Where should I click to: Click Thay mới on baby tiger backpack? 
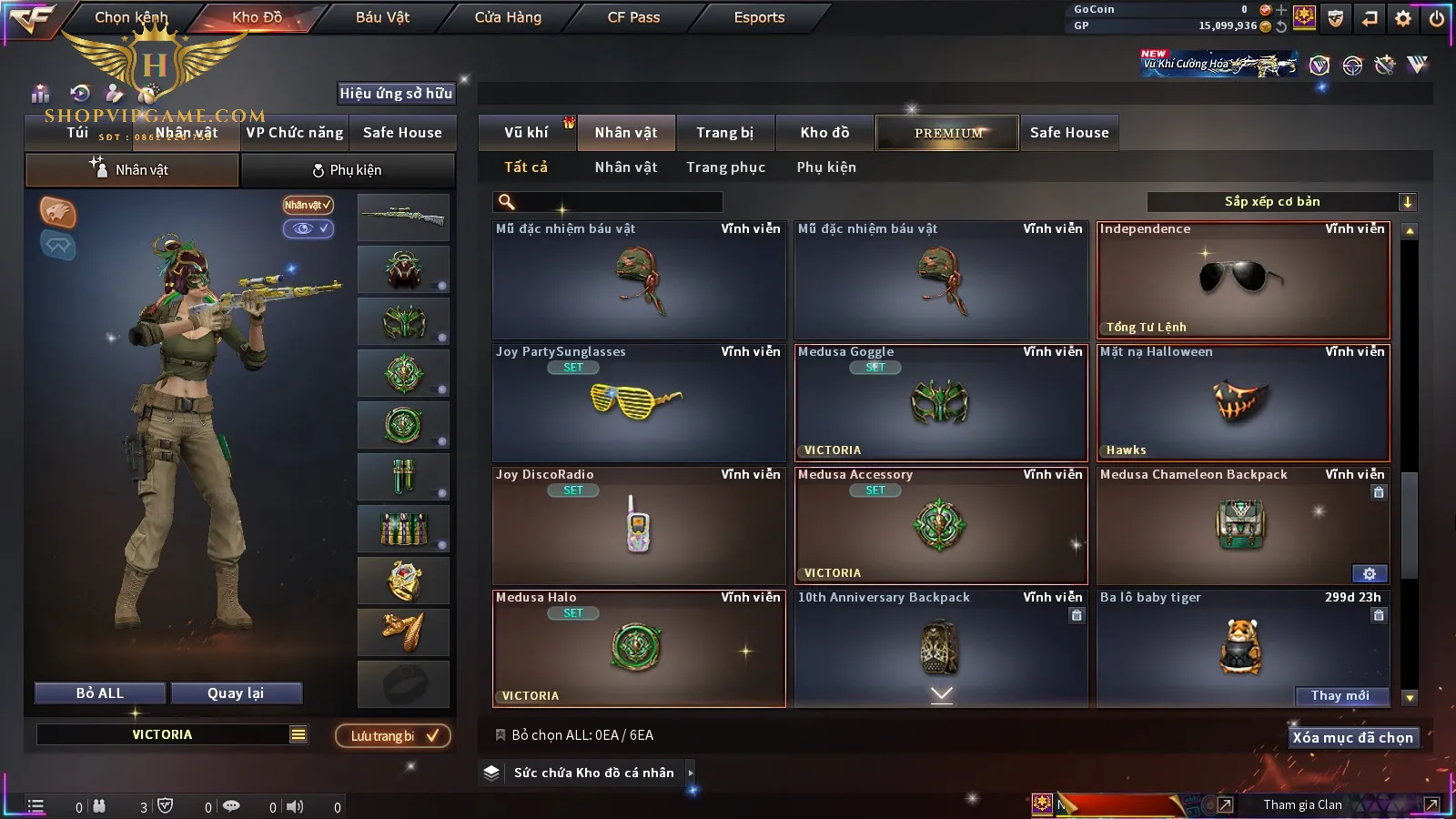1340,696
